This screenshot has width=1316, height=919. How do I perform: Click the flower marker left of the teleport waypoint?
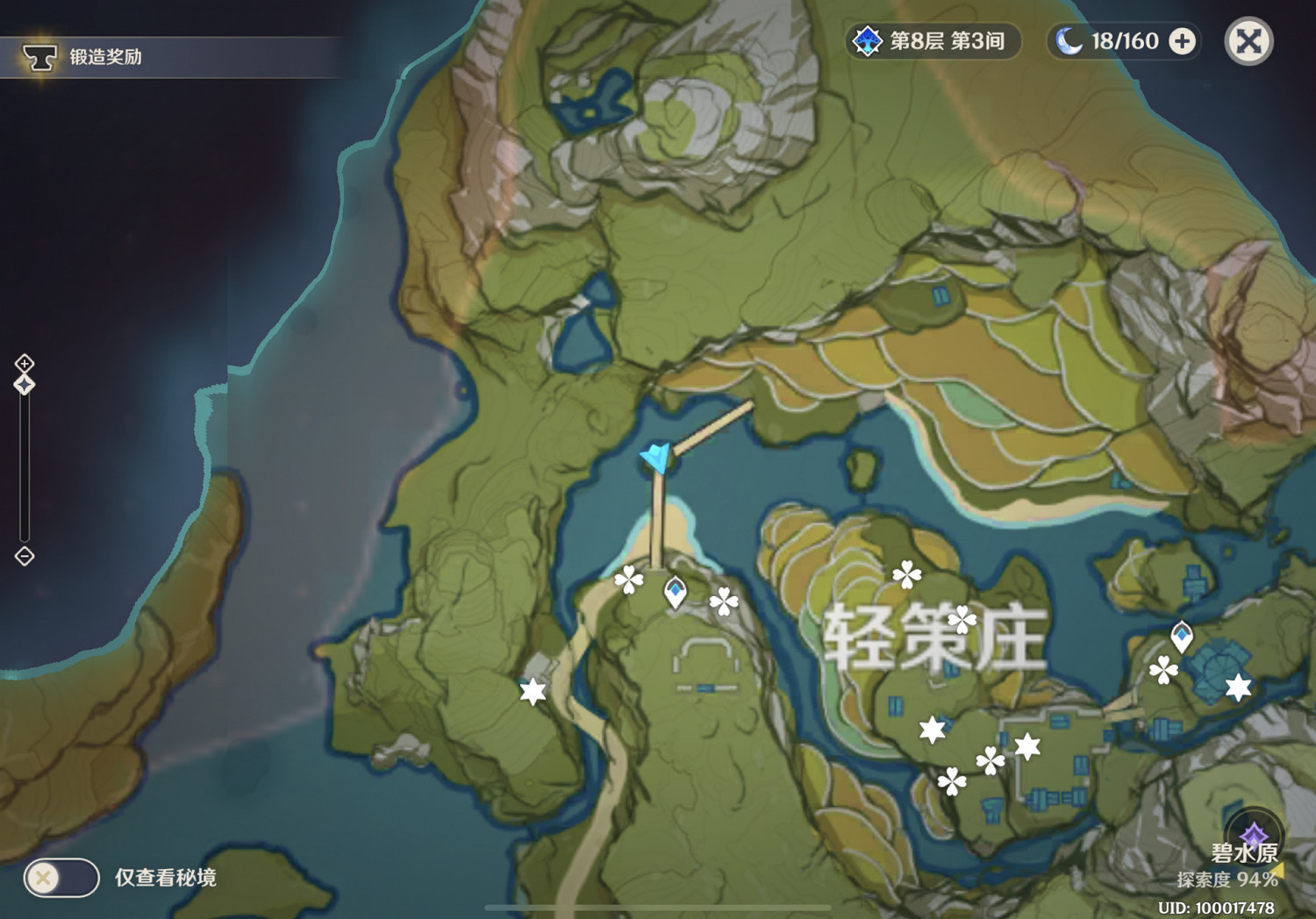coord(628,582)
